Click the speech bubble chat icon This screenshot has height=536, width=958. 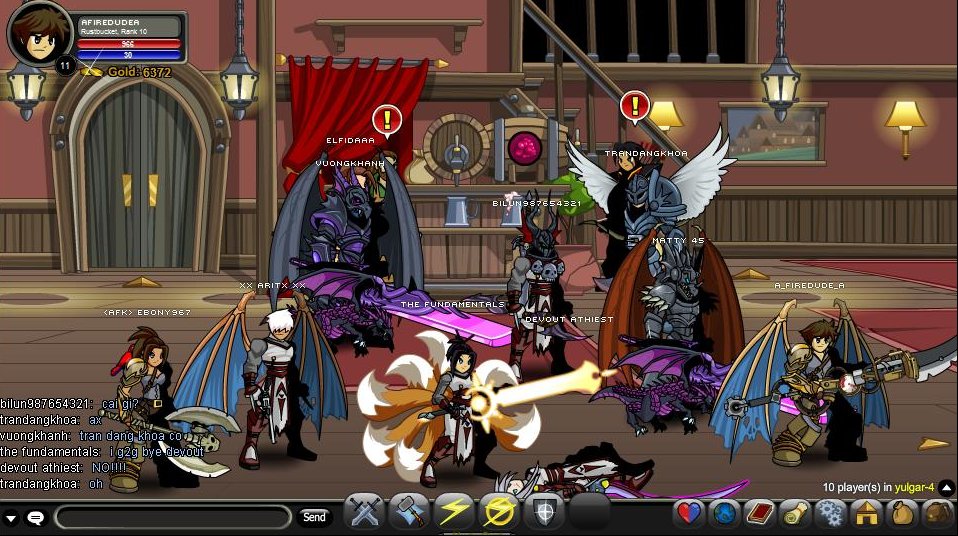coord(35,518)
